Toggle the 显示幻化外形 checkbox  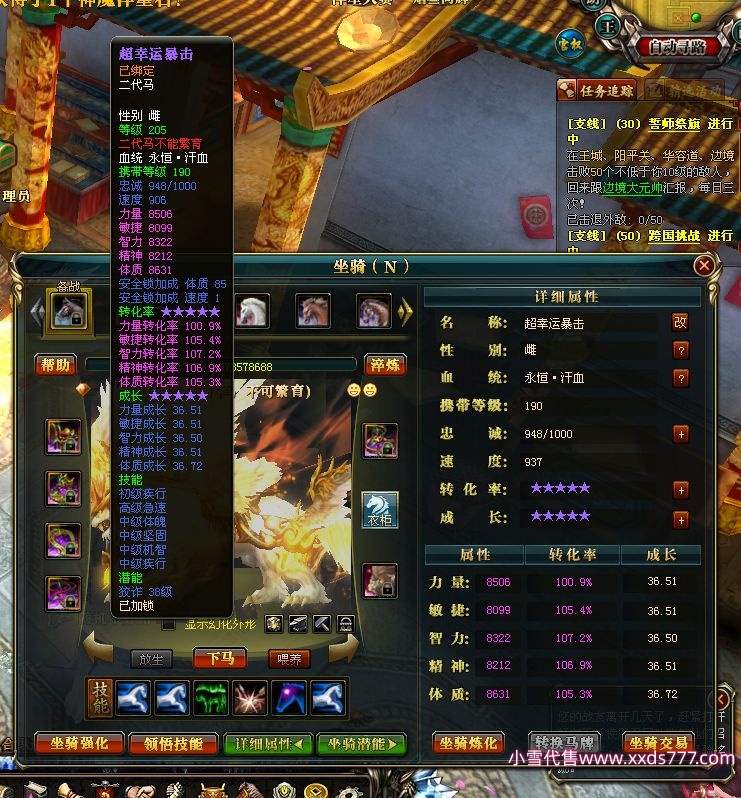point(169,624)
